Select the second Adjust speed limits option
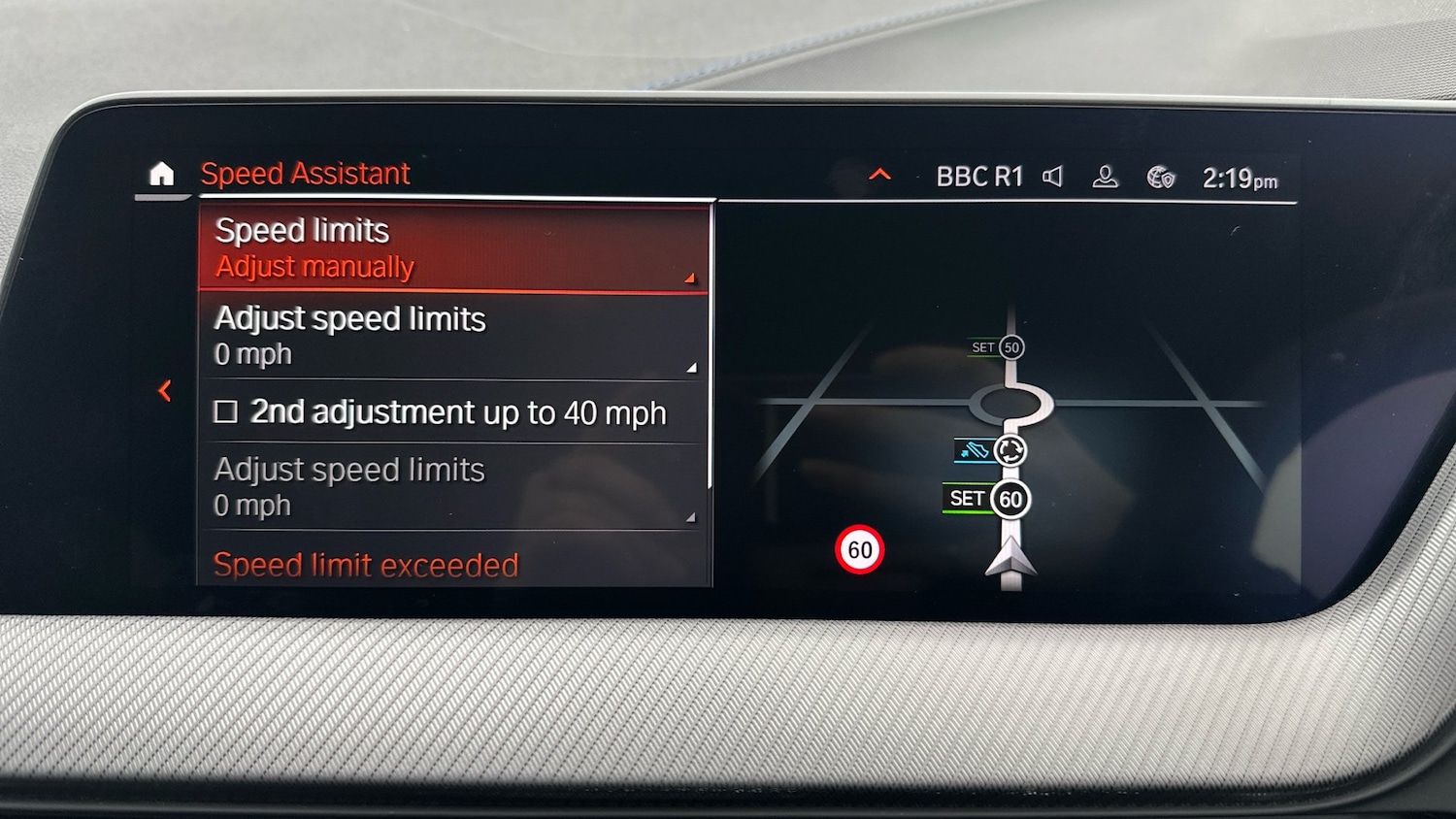The width and height of the screenshot is (1456, 819). tap(451, 486)
